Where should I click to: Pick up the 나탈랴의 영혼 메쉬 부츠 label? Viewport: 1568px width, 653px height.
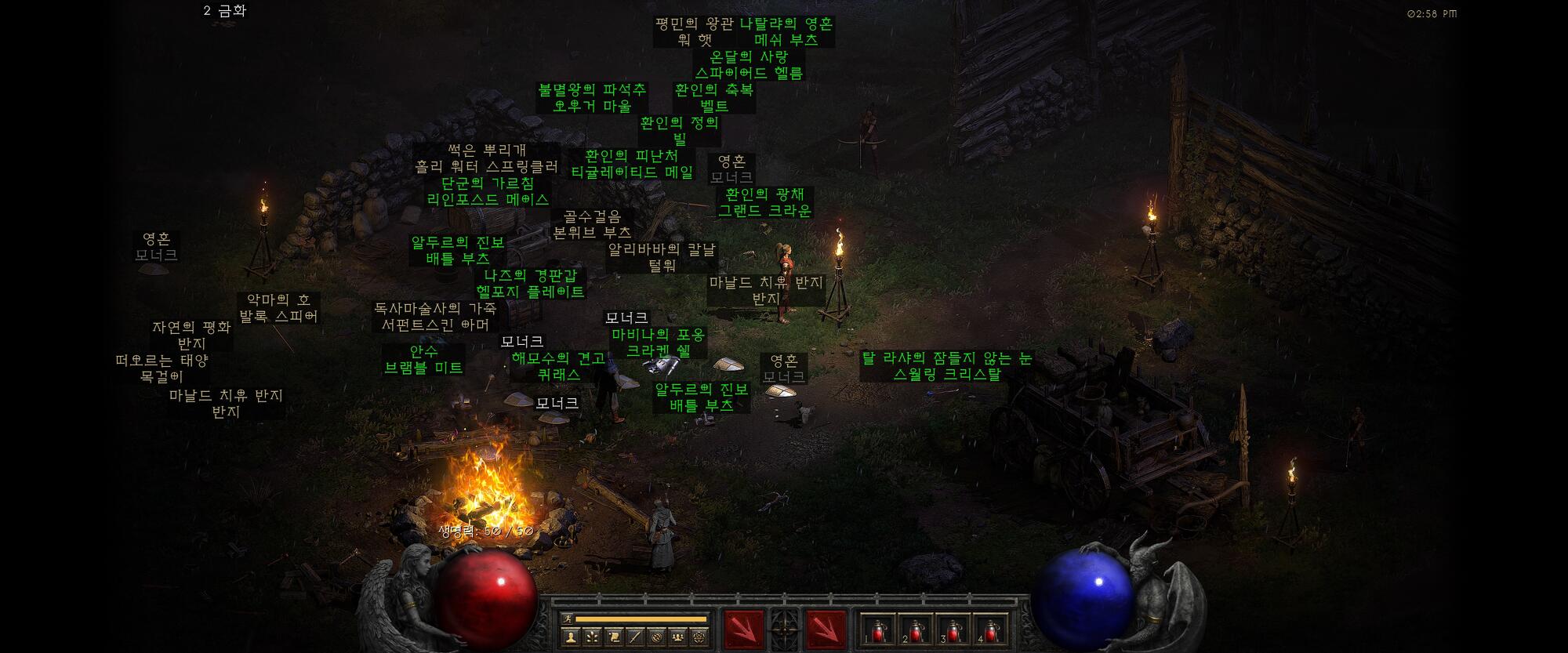point(786,31)
